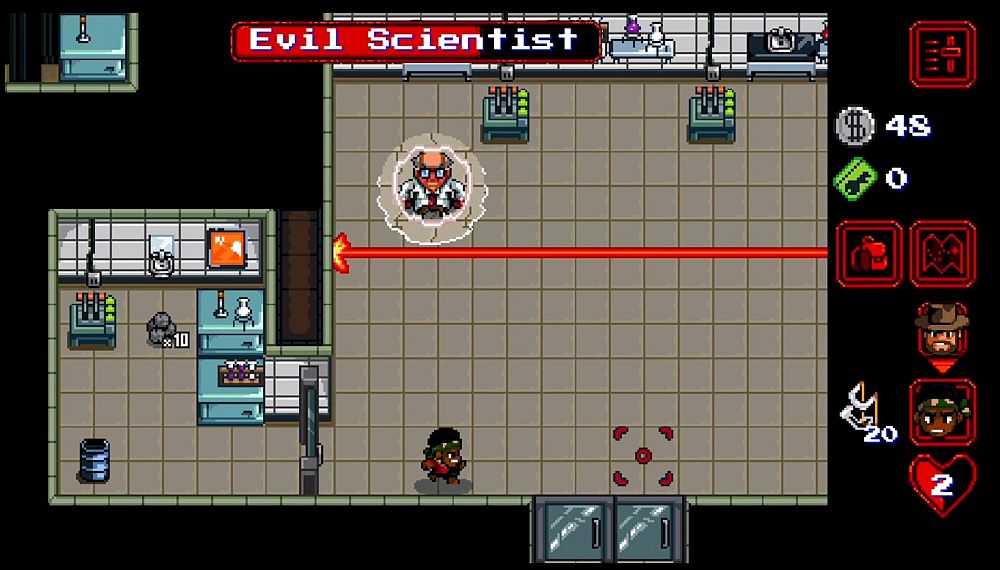The width and height of the screenshot is (1000, 570).
Task: Open the settings sliders menu
Action: pos(941,54)
